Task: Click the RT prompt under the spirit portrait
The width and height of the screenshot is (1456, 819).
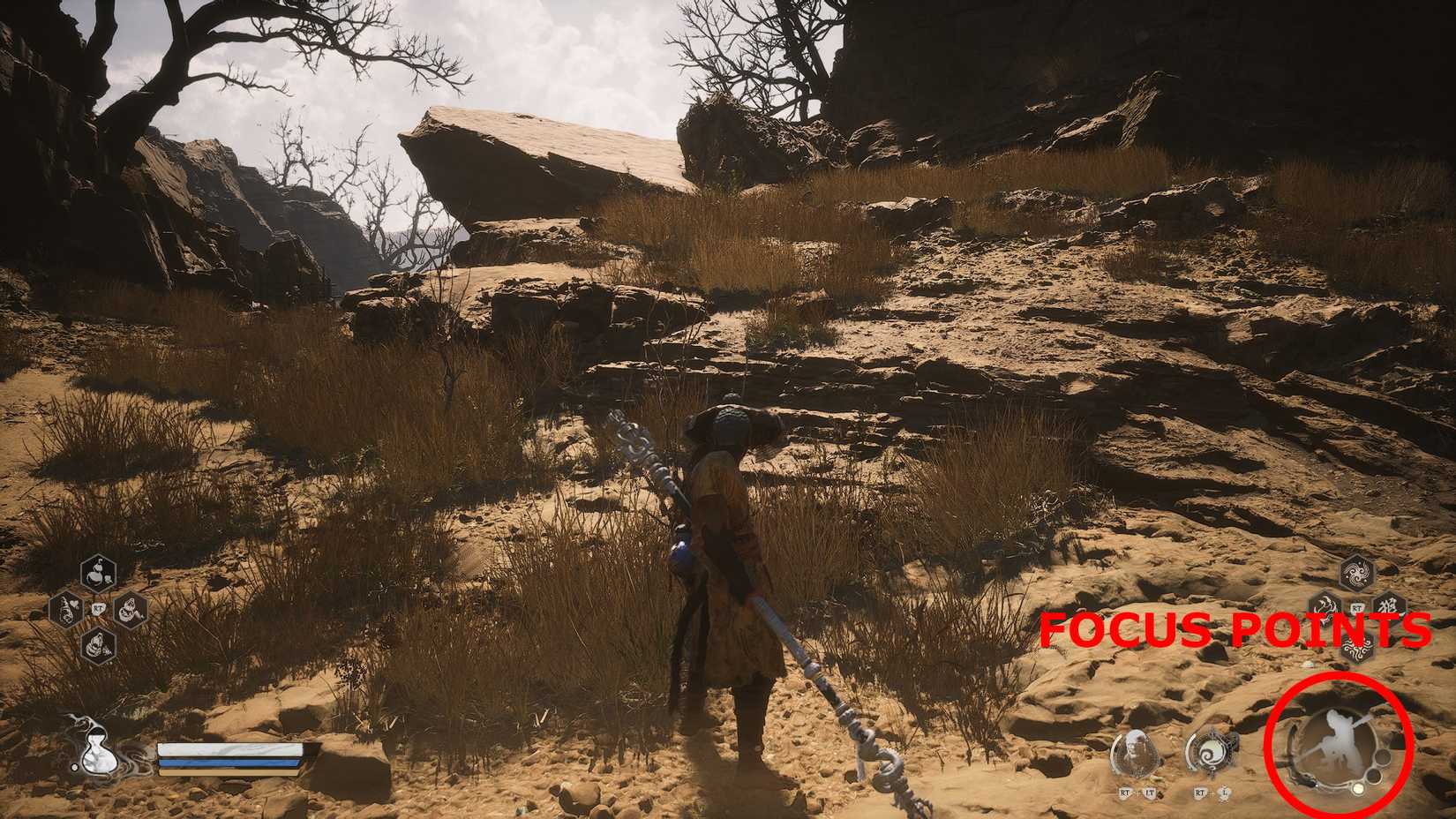Action: pos(1124,793)
